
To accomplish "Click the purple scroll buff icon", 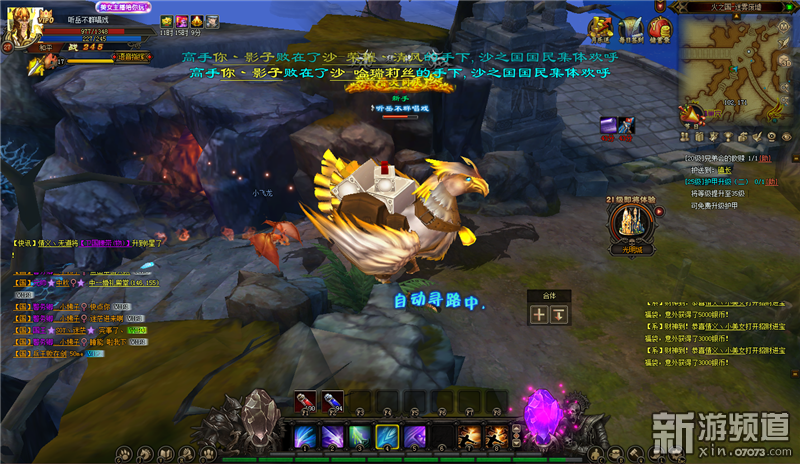I will tap(606, 125).
